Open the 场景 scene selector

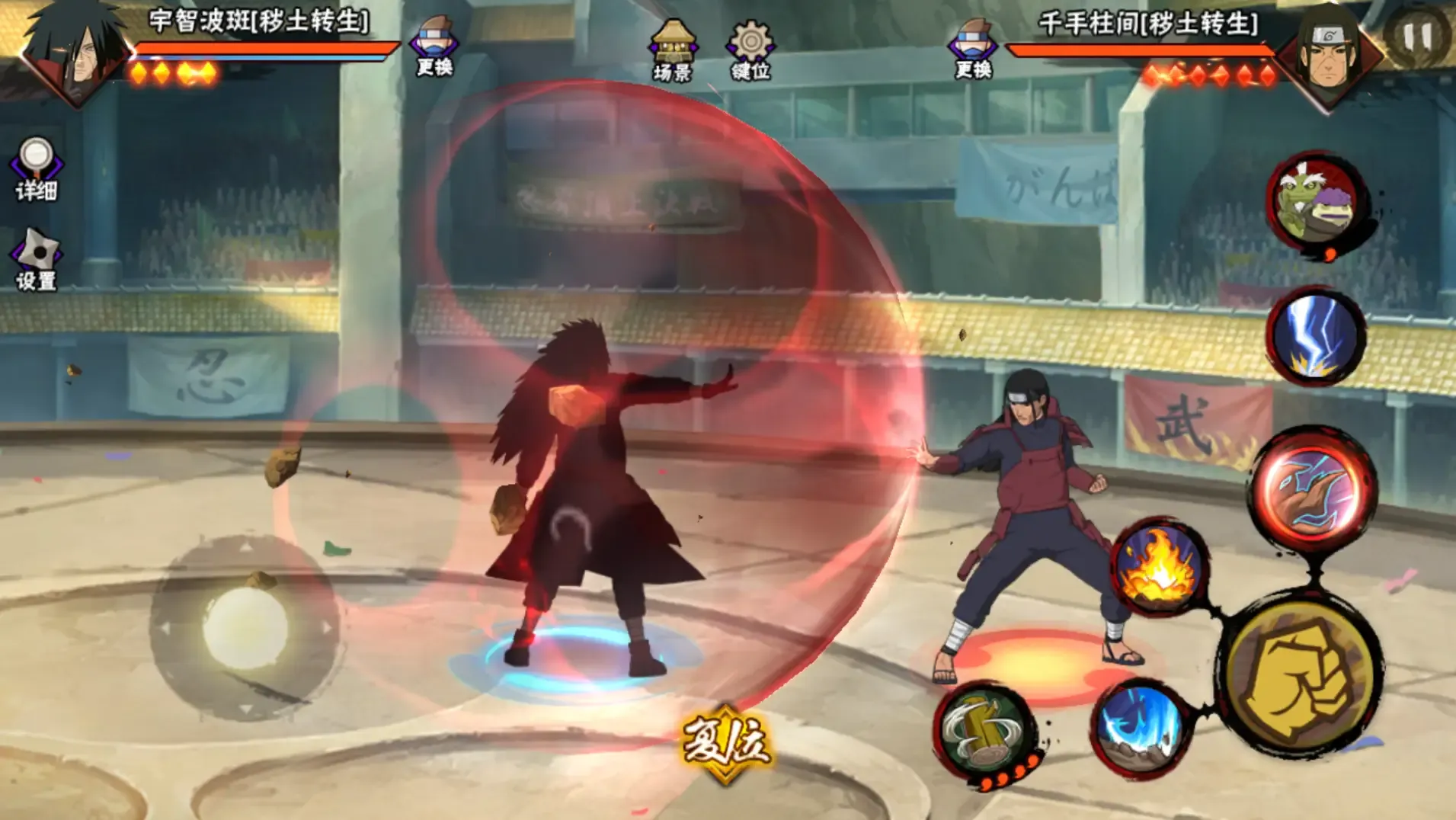672,50
